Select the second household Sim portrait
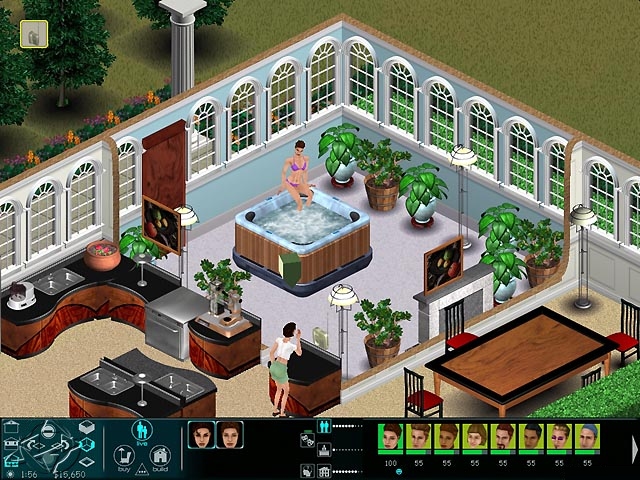Screen dimensions: 640x480 click(x=229, y=435)
